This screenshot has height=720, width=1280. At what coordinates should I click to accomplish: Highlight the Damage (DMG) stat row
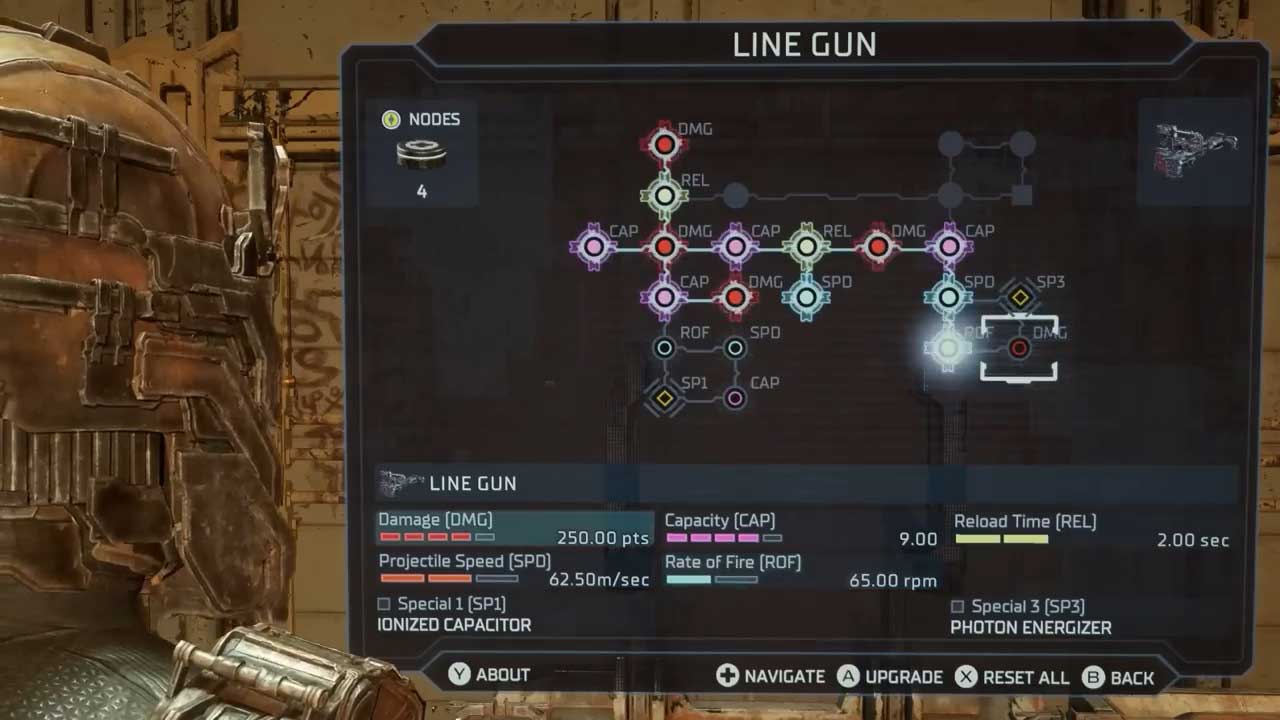point(514,529)
